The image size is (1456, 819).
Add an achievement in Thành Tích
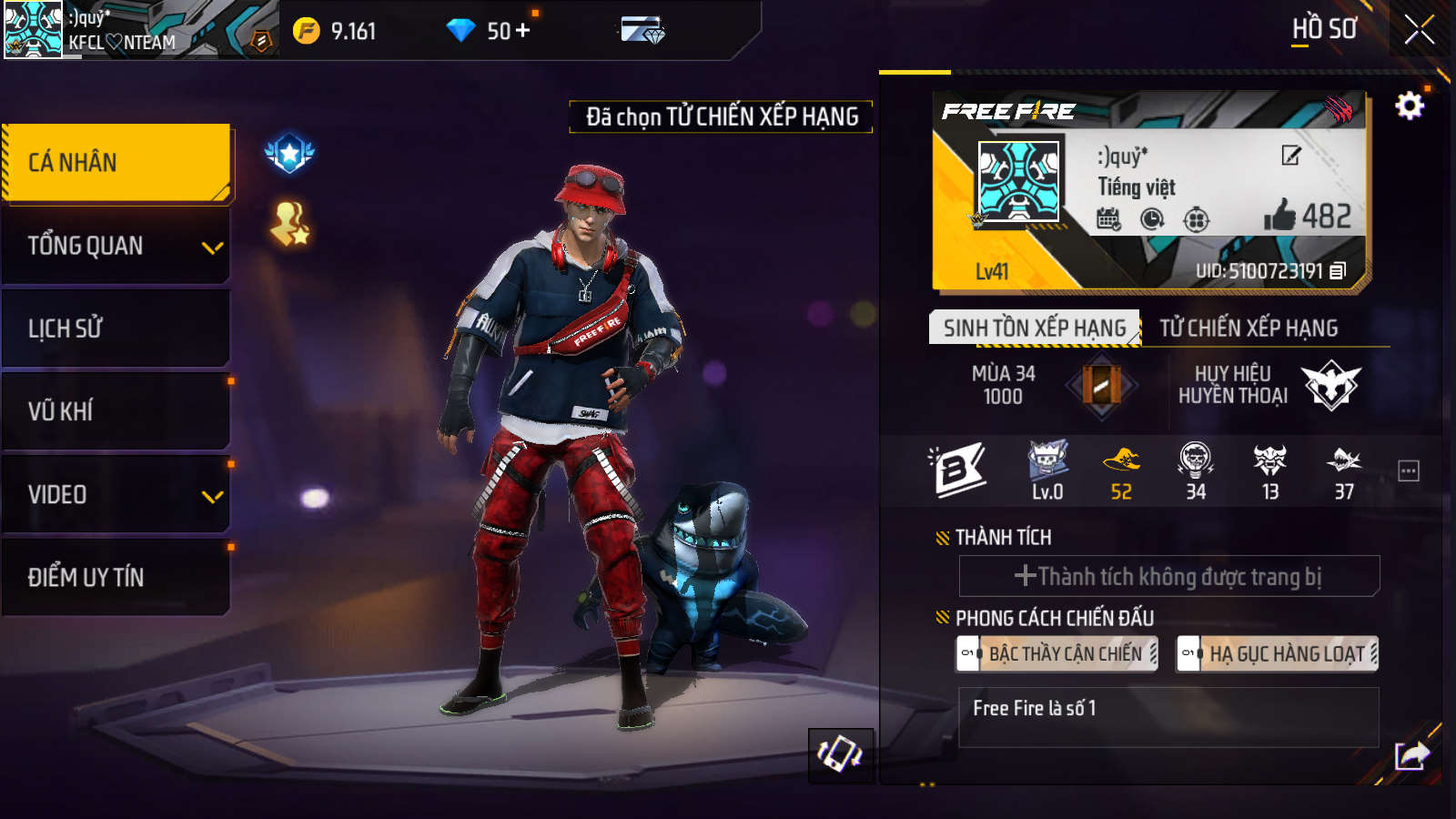(x=1168, y=576)
